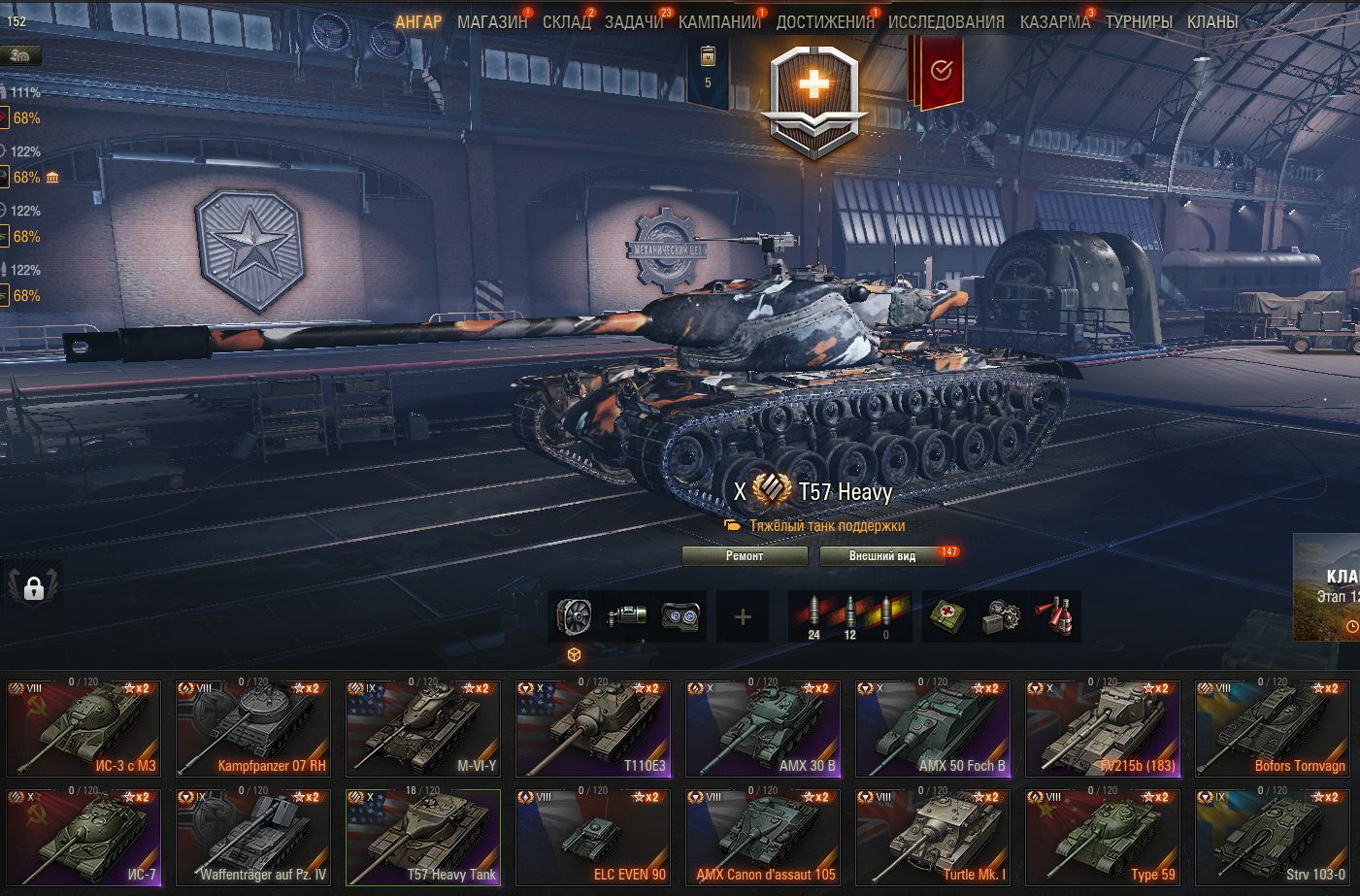Open the ТУРНИРЫ tournaments tab
The height and width of the screenshot is (896, 1360).
(1138, 21)
